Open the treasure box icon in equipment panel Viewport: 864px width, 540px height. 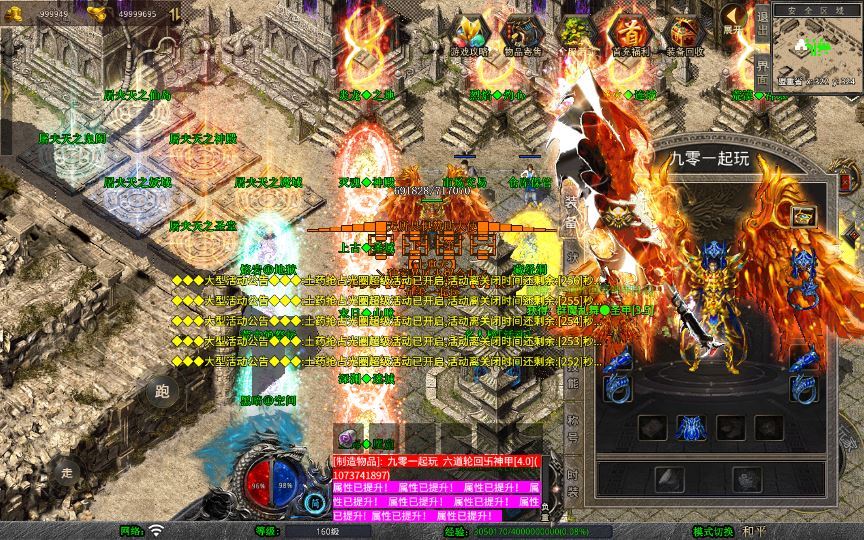(x=802, y=215)
